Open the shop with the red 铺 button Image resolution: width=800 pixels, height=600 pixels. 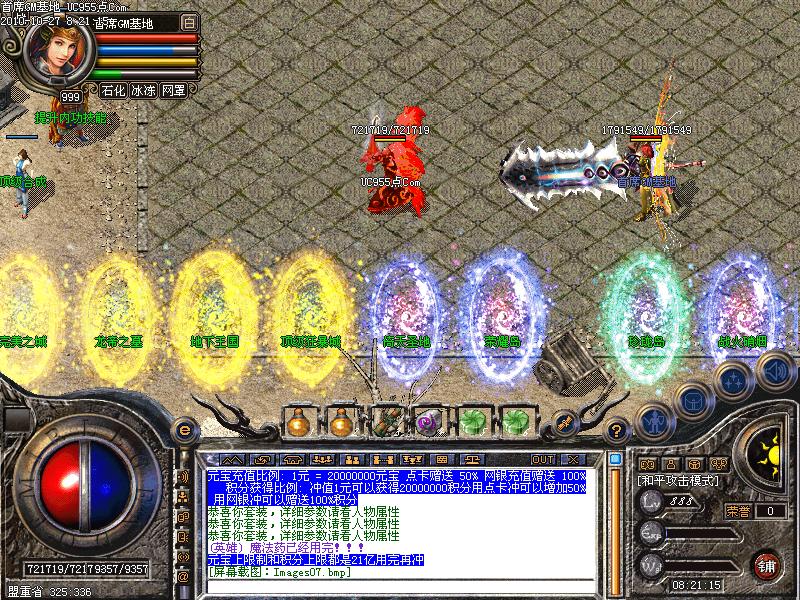768,564
